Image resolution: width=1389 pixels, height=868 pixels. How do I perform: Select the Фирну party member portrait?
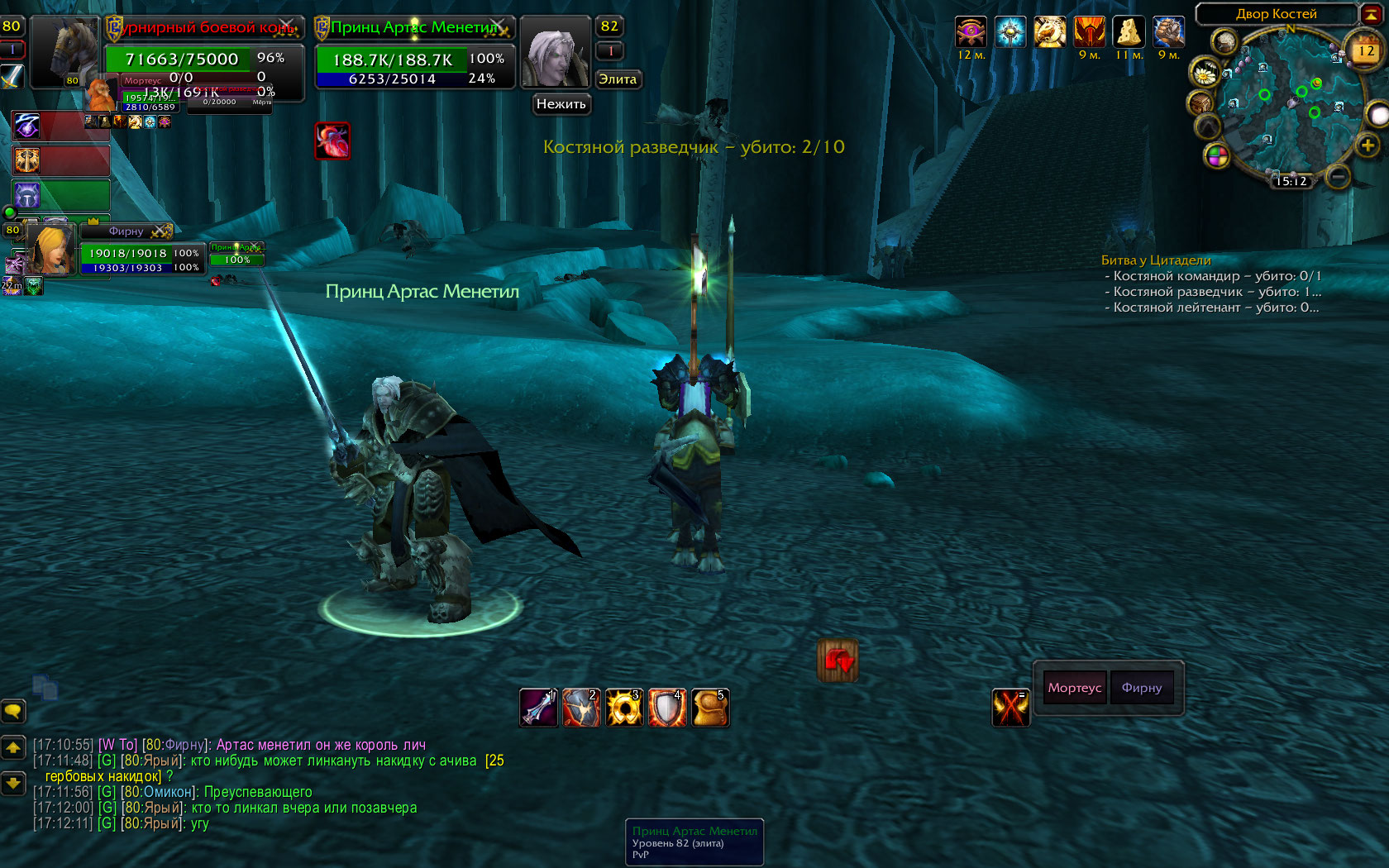[51, 249]
